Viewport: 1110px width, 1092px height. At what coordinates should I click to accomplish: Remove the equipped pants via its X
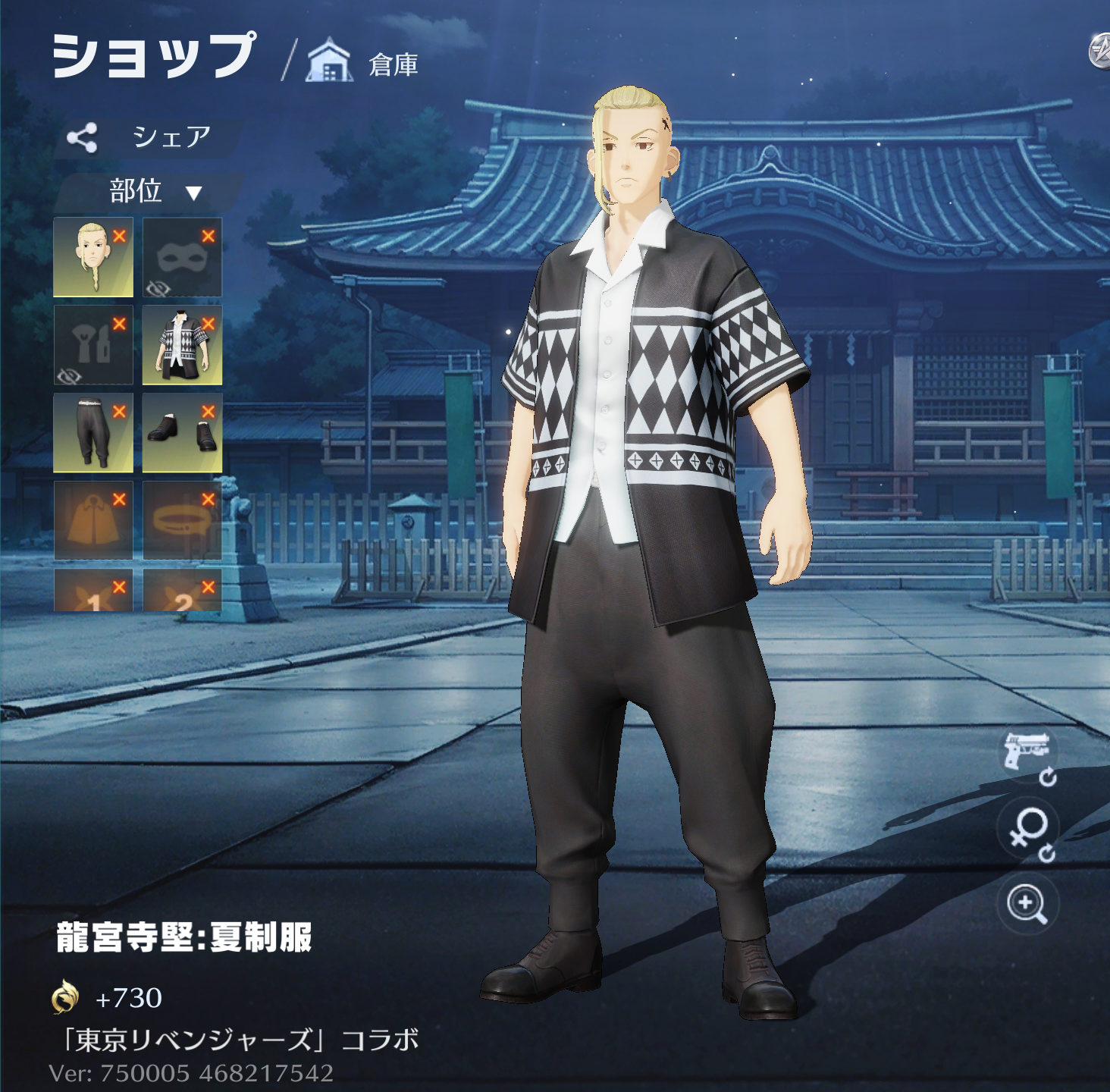click(x=119, y=412)
